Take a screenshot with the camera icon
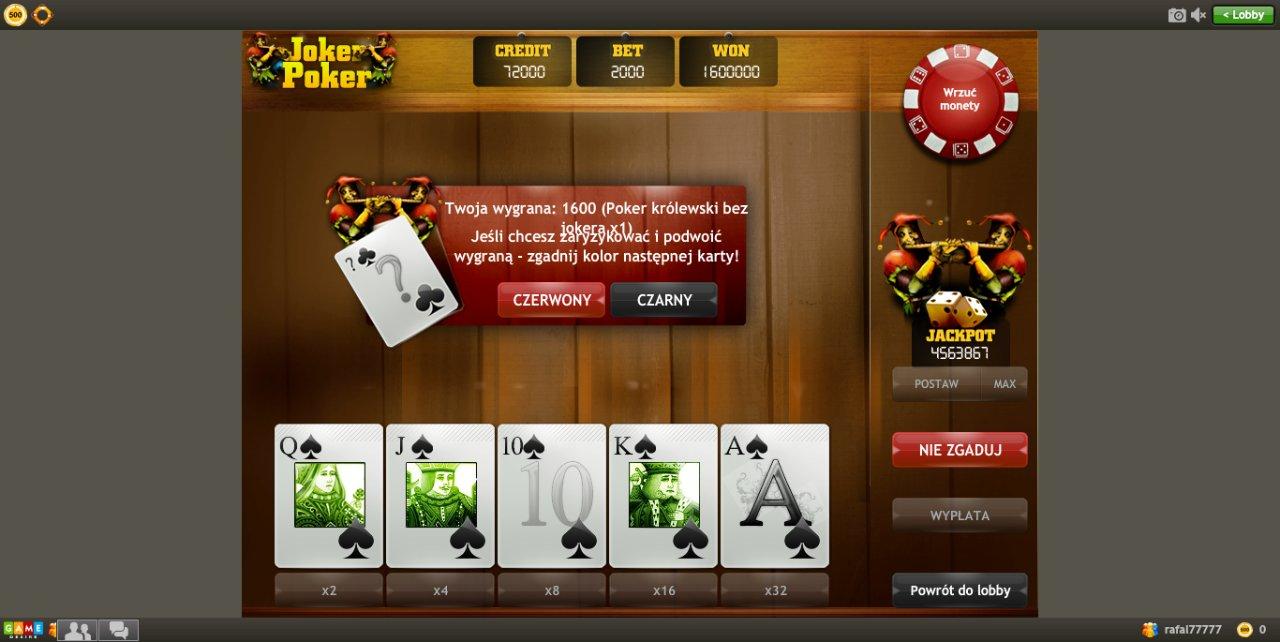 (x=1177, y=15)
